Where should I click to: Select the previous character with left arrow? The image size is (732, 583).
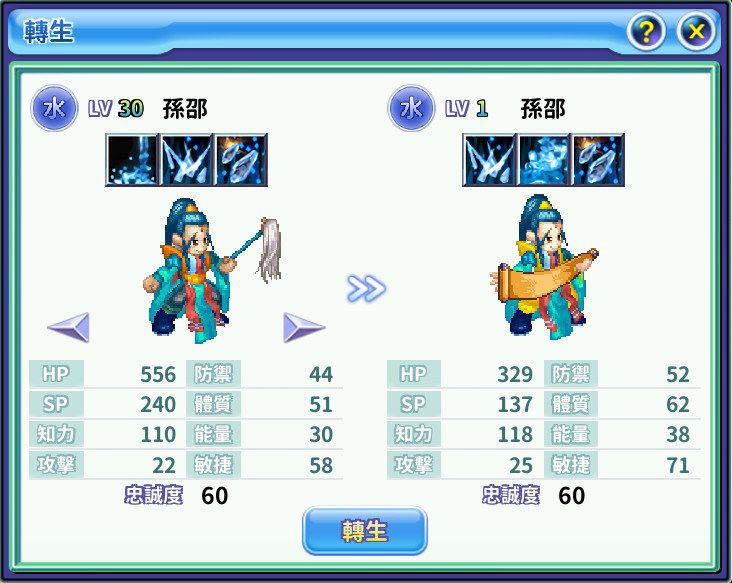pyautogui.click(x=69, y=326)
